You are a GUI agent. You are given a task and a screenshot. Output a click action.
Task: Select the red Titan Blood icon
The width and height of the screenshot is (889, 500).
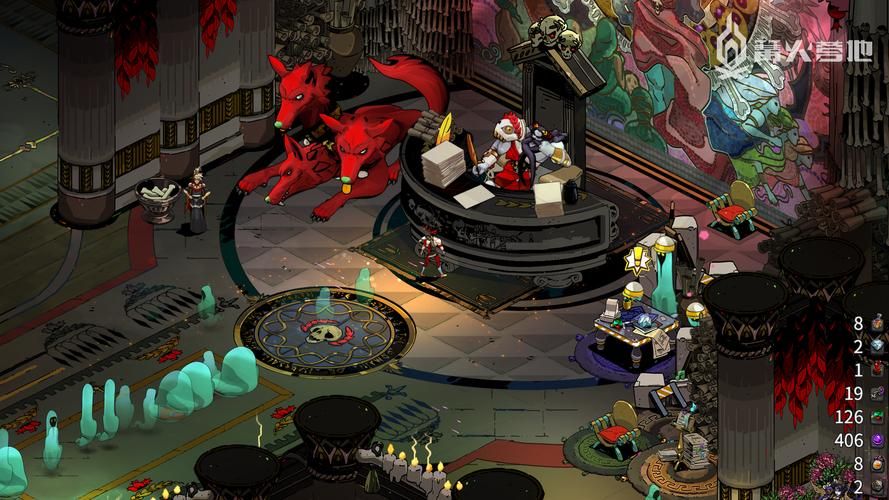pos(877,369)
